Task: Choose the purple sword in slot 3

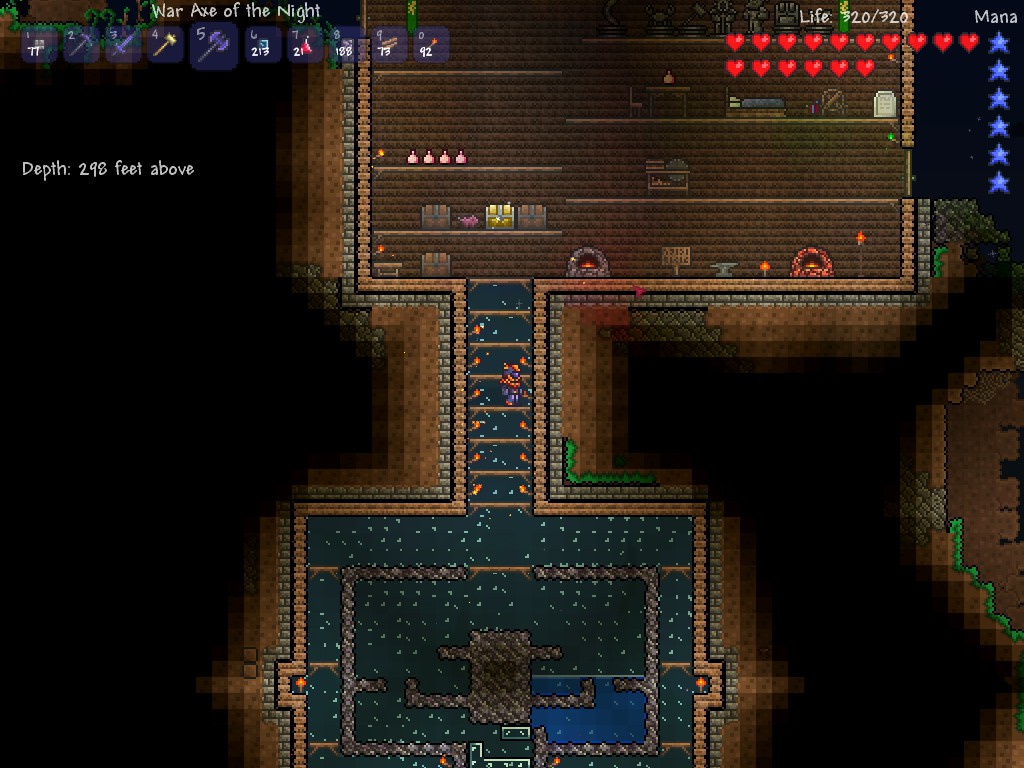Action: [123, 46]
